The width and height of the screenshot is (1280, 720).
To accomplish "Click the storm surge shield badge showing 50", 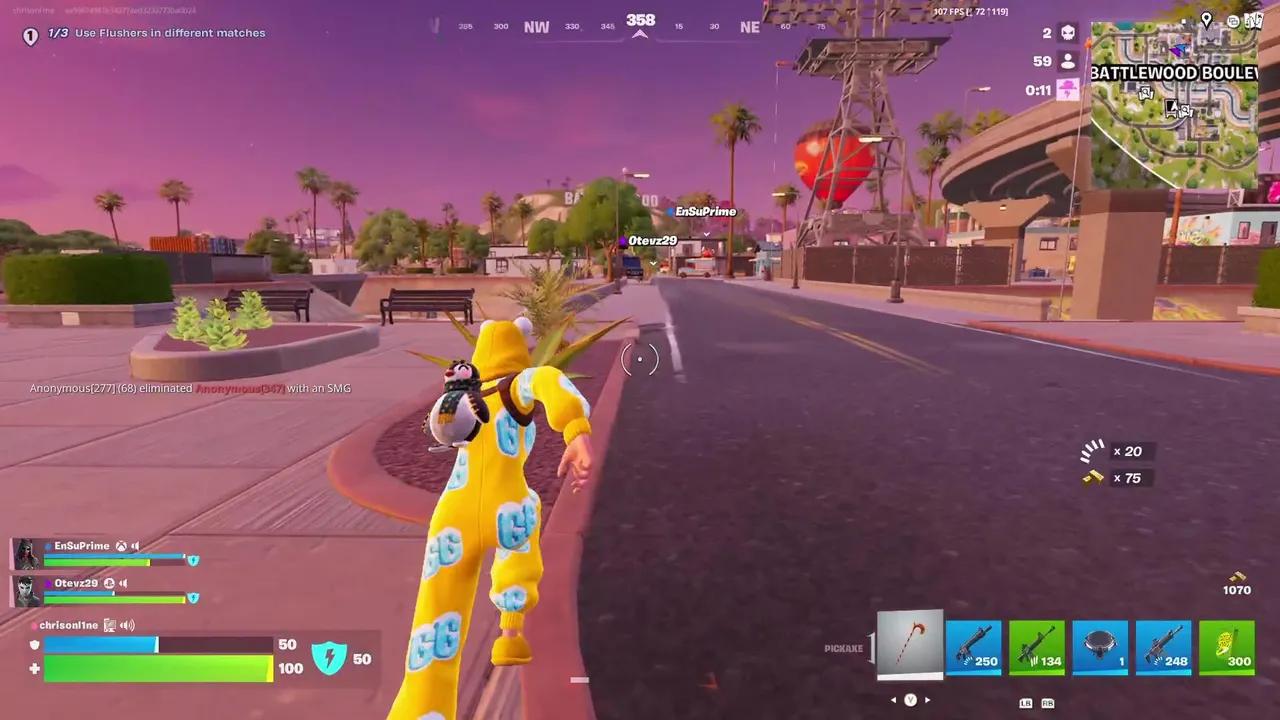I will click(330, 658).
